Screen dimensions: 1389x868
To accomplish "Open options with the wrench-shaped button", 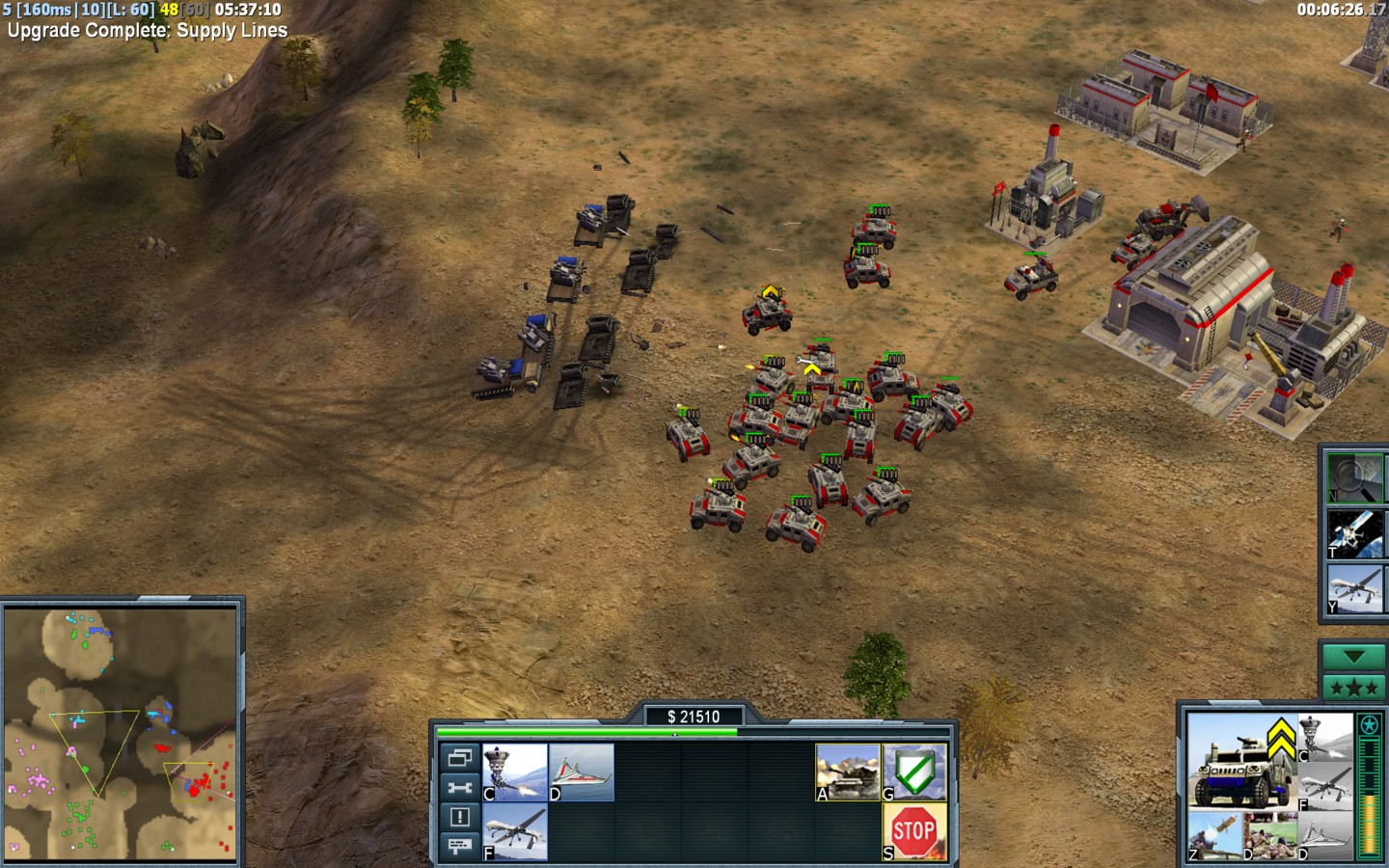I will click(x=459, y=787).
